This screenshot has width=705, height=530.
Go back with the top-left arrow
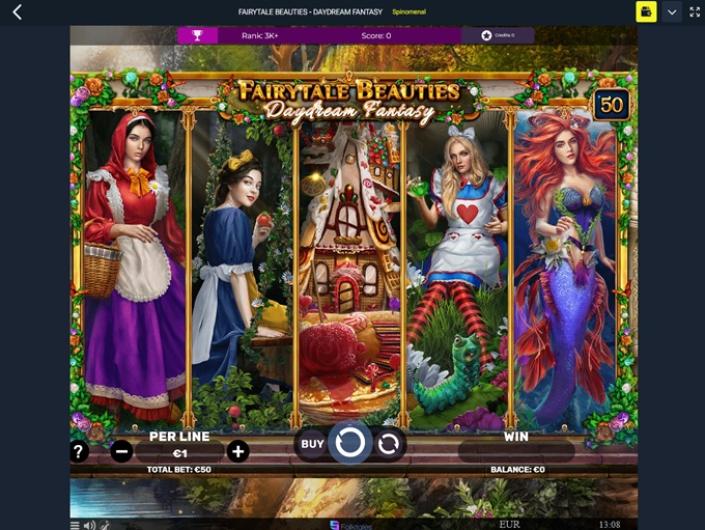(x=17, y=12)
